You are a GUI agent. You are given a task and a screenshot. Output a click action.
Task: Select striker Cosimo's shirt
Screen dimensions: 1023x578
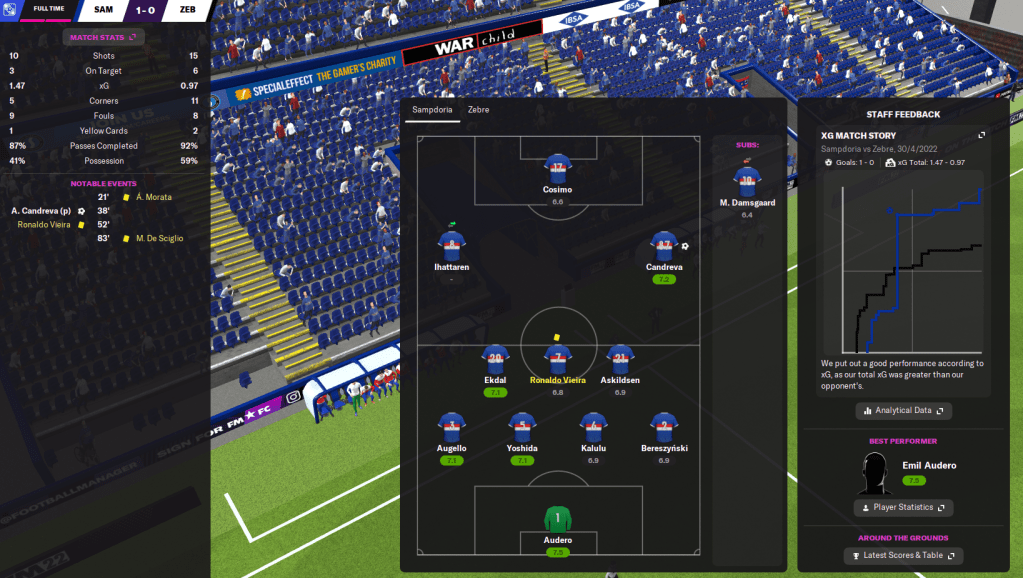pyautogui.click(x=558, y=168)
